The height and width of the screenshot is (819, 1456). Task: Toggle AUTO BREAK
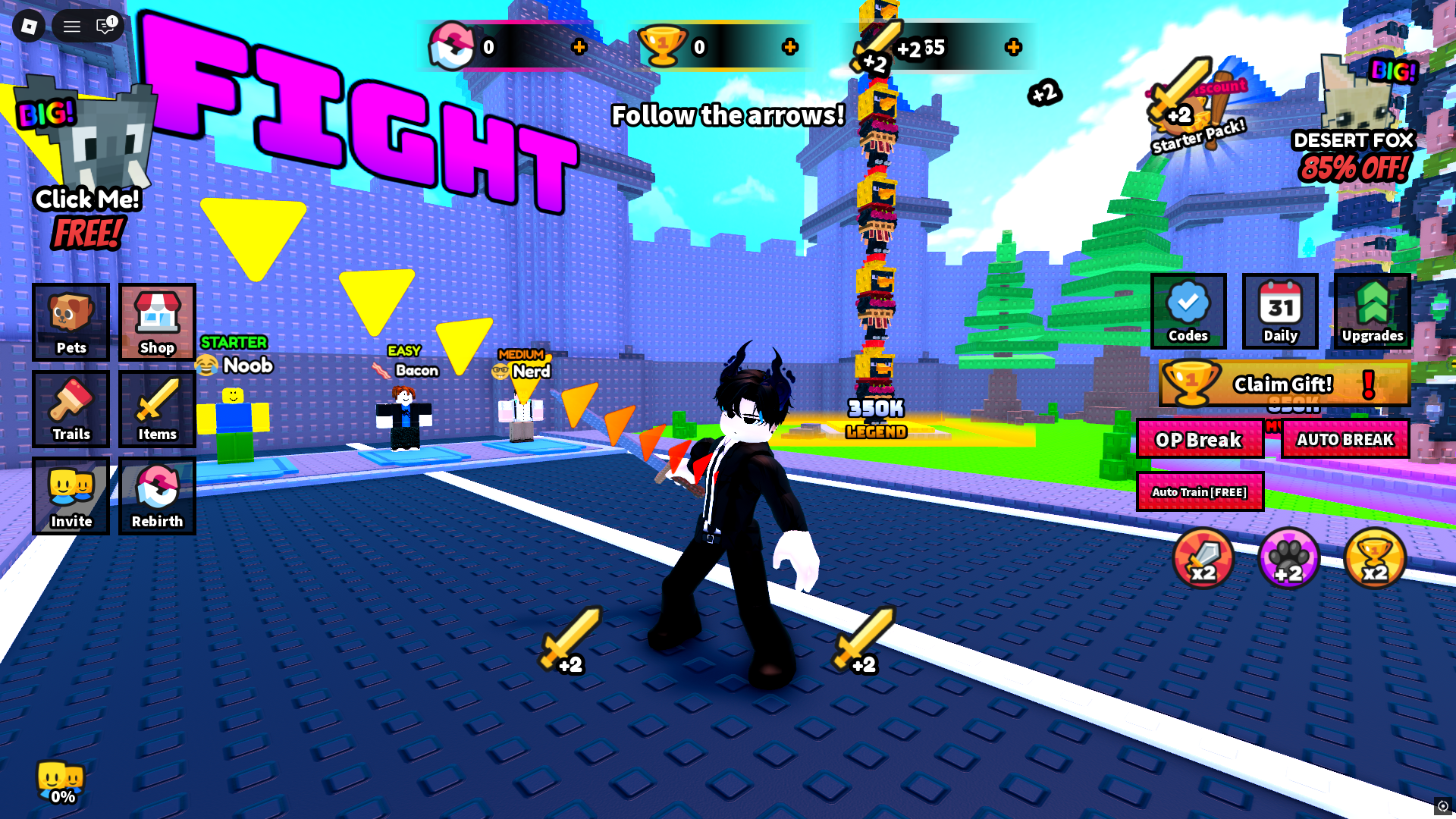click(x=1345, y=439)
